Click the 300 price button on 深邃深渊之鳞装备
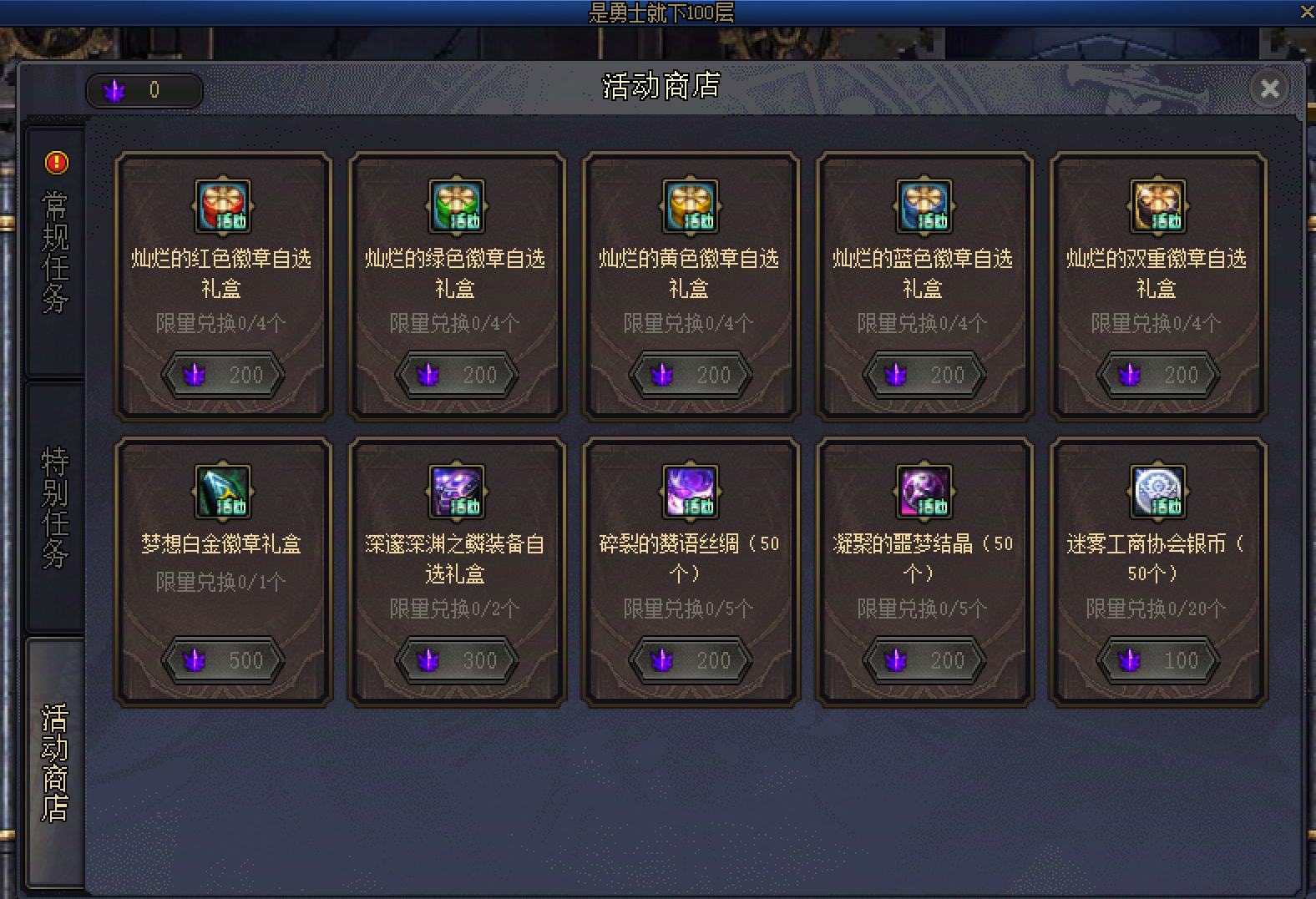Image resolution: width=1316 pixels, height=899 pixels. [456, 659]
